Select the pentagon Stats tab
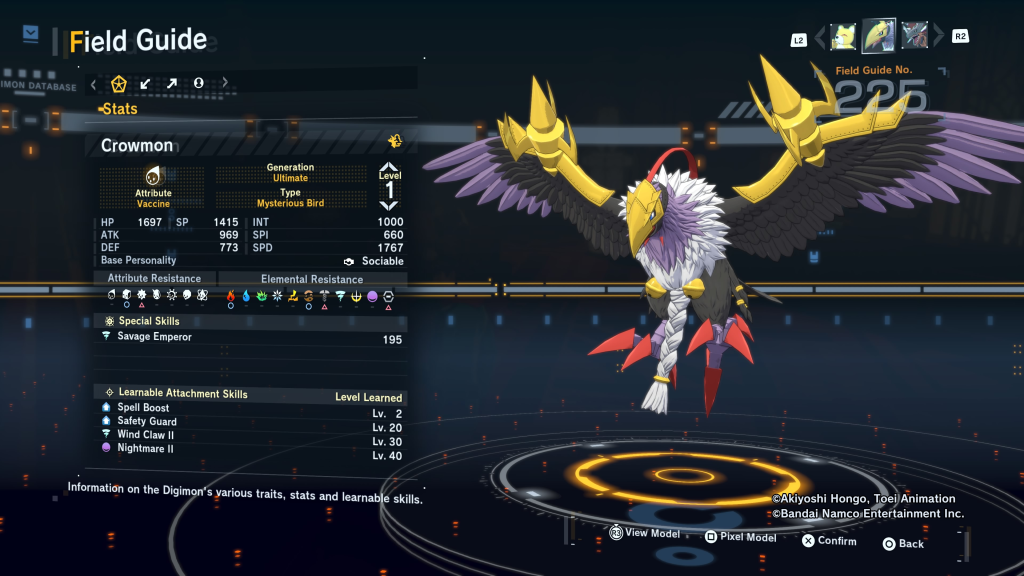 119,83
